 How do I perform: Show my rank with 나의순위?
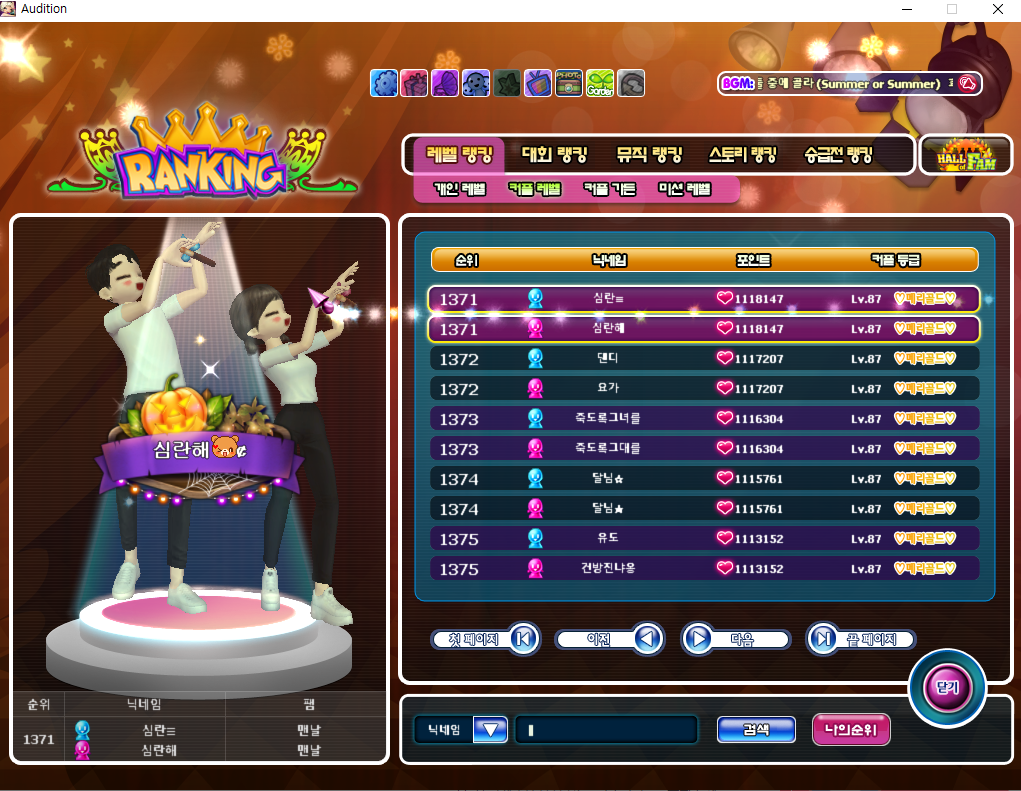pyautogui.click(x=851, y=730)
